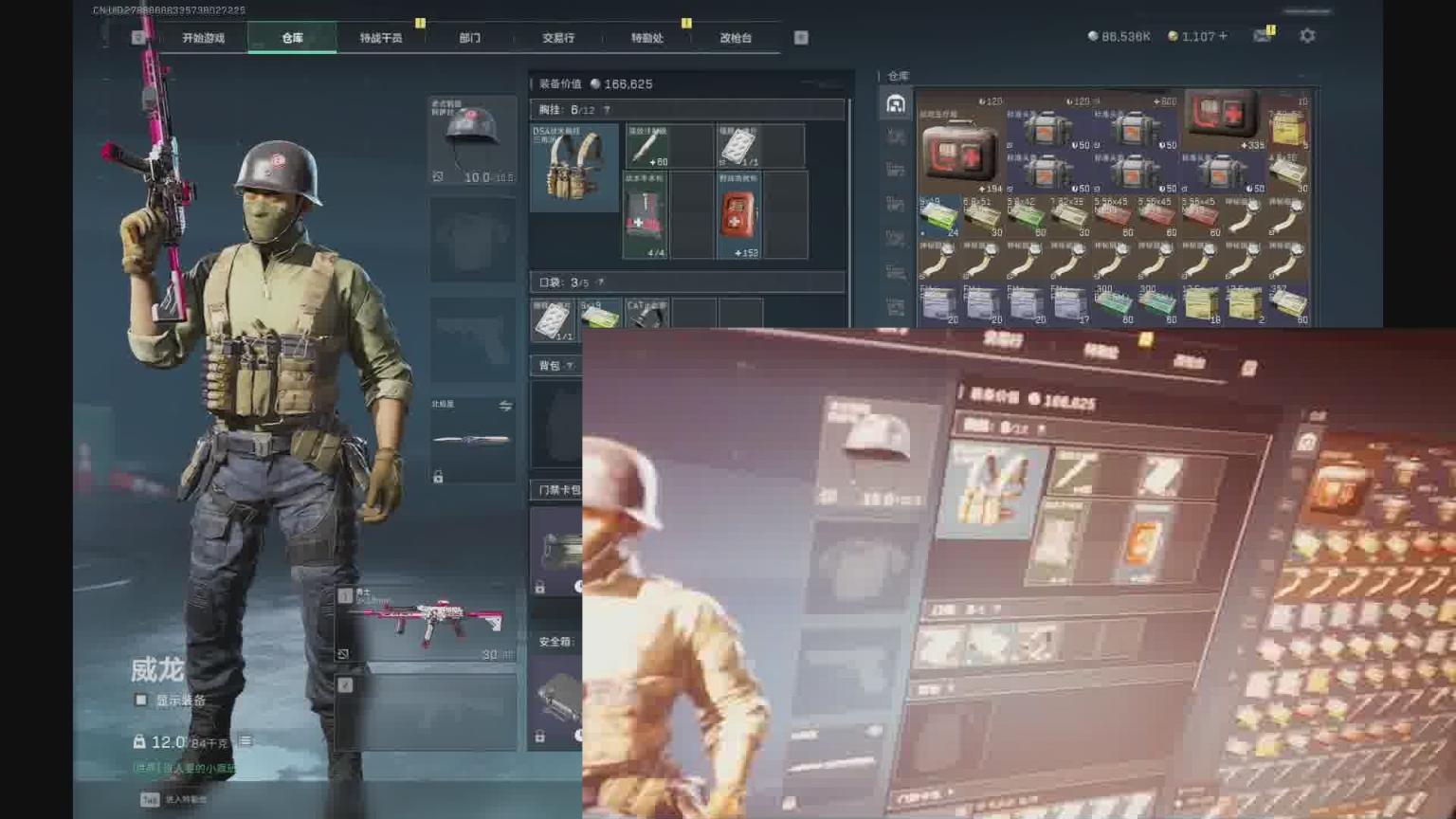Viewport: 1456px width, 819px height.
Task: Toggle the 显示装备 checkbox
Action: click(141, 701)
